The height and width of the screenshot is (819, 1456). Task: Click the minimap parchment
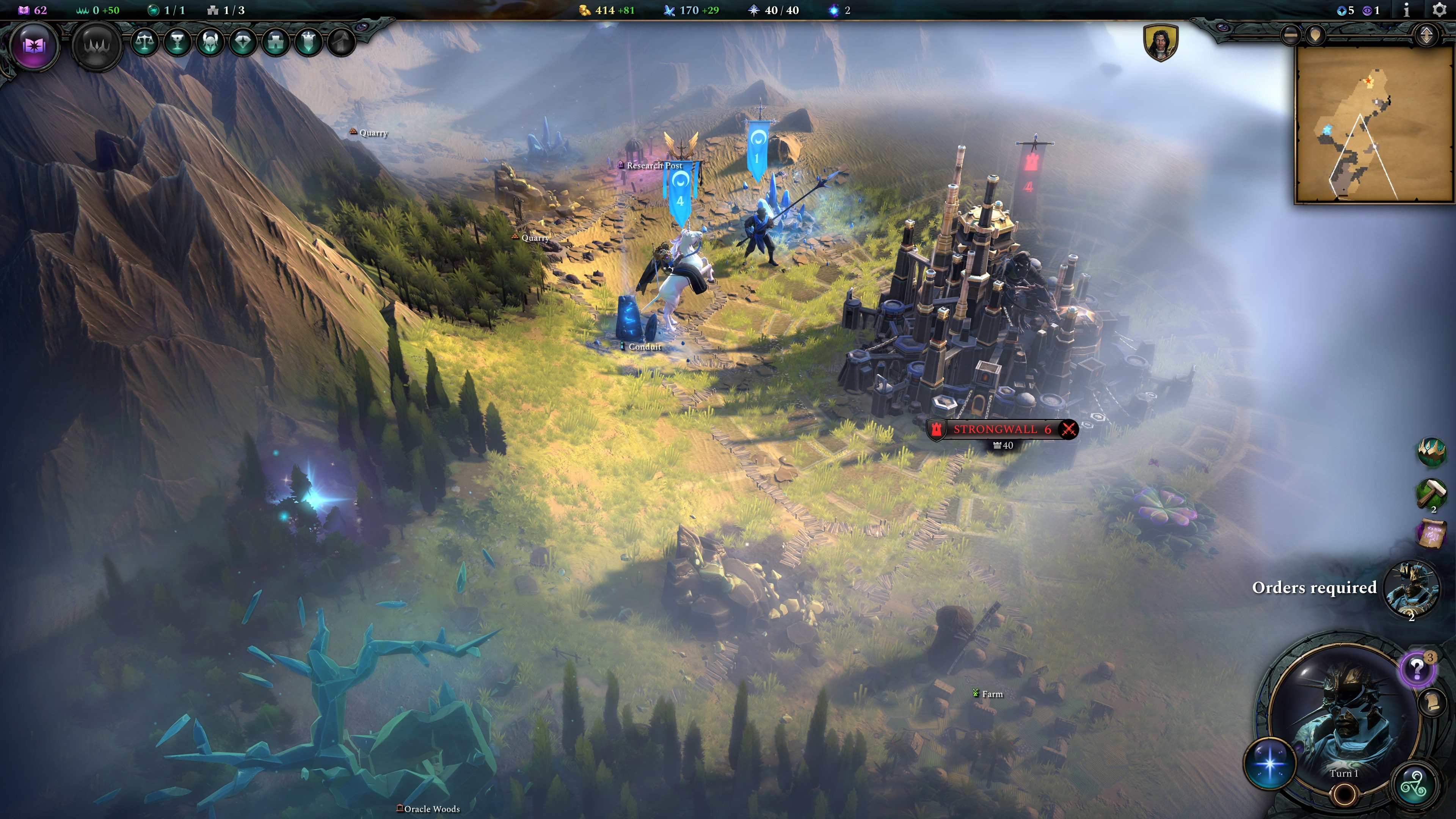1373,124
